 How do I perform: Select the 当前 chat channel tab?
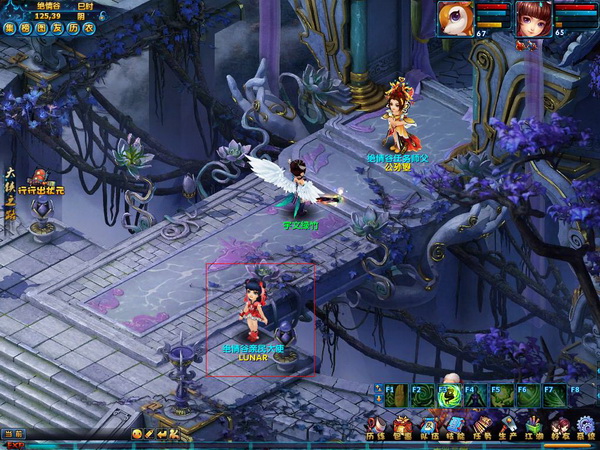coord(13,434)
